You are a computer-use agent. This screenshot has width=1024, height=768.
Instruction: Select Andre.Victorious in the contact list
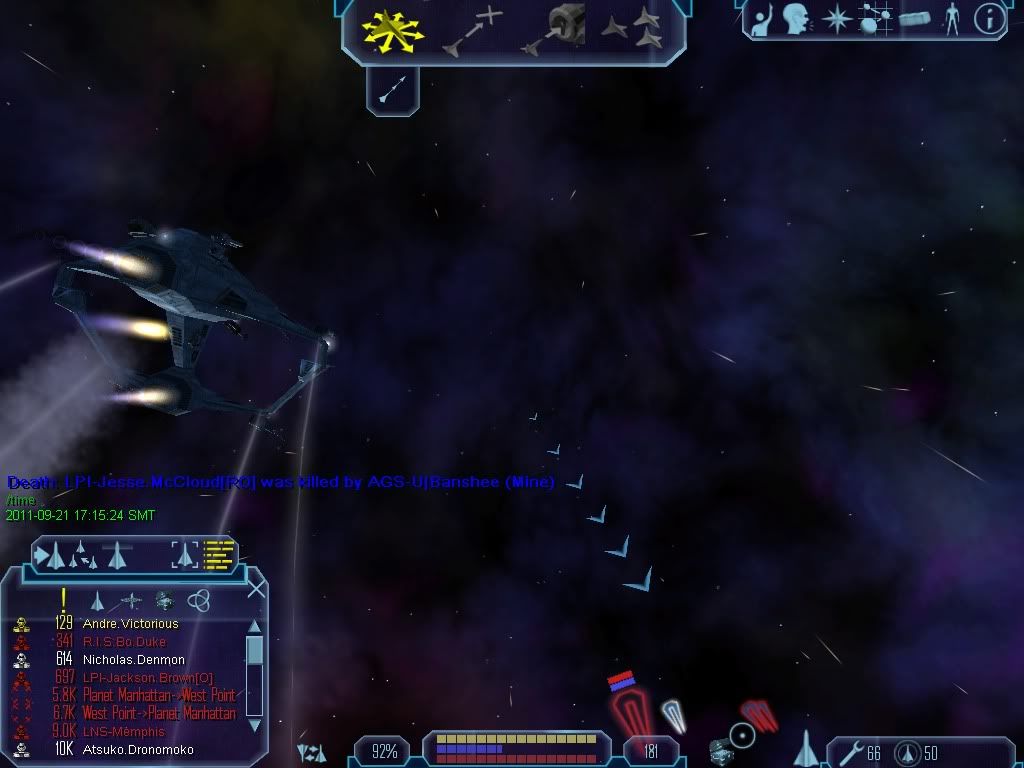tap(130, 624)
